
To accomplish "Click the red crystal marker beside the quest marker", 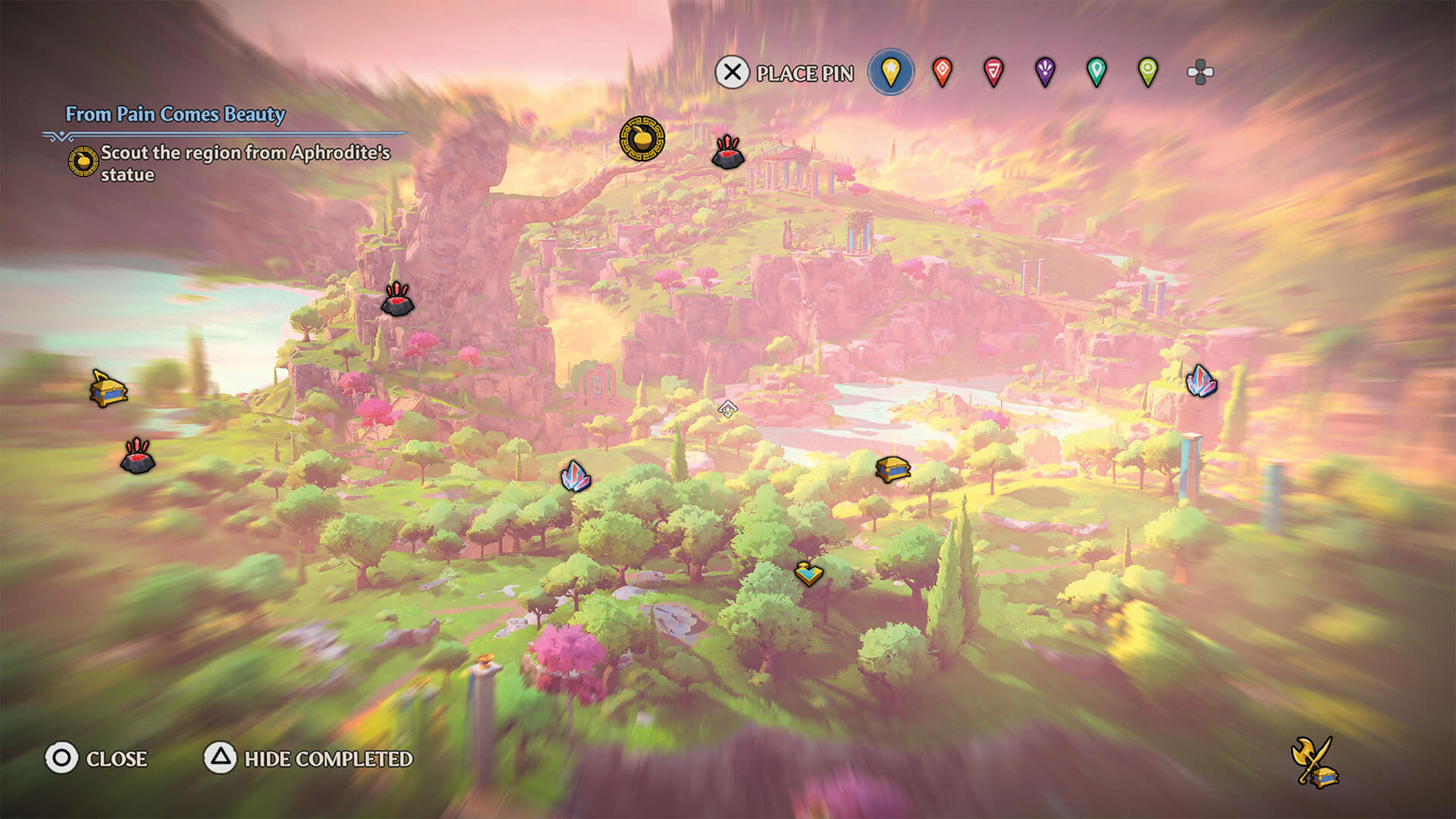I will tap(728, 152).
